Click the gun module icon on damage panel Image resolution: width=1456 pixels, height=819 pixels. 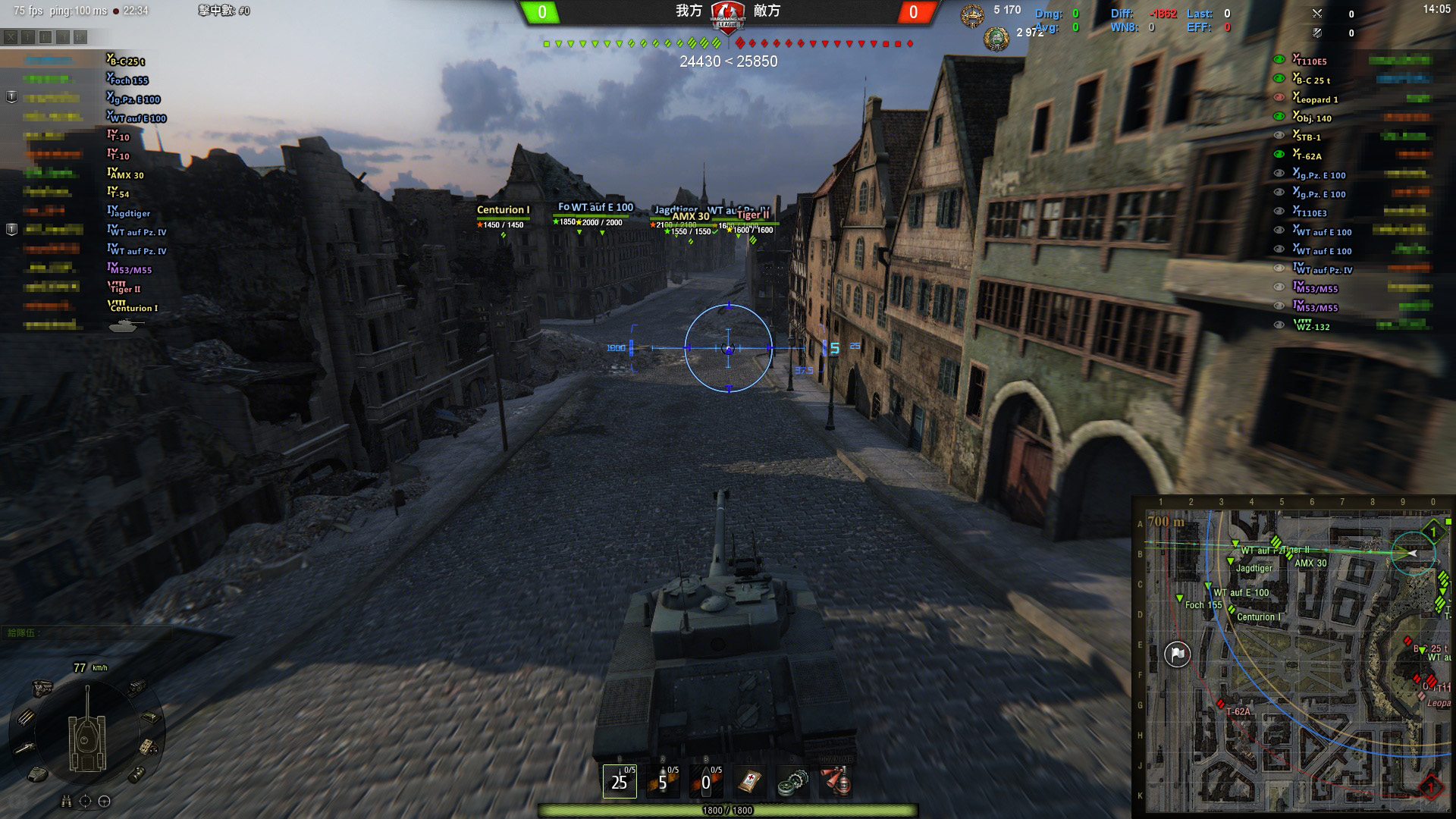click(24, 748)
